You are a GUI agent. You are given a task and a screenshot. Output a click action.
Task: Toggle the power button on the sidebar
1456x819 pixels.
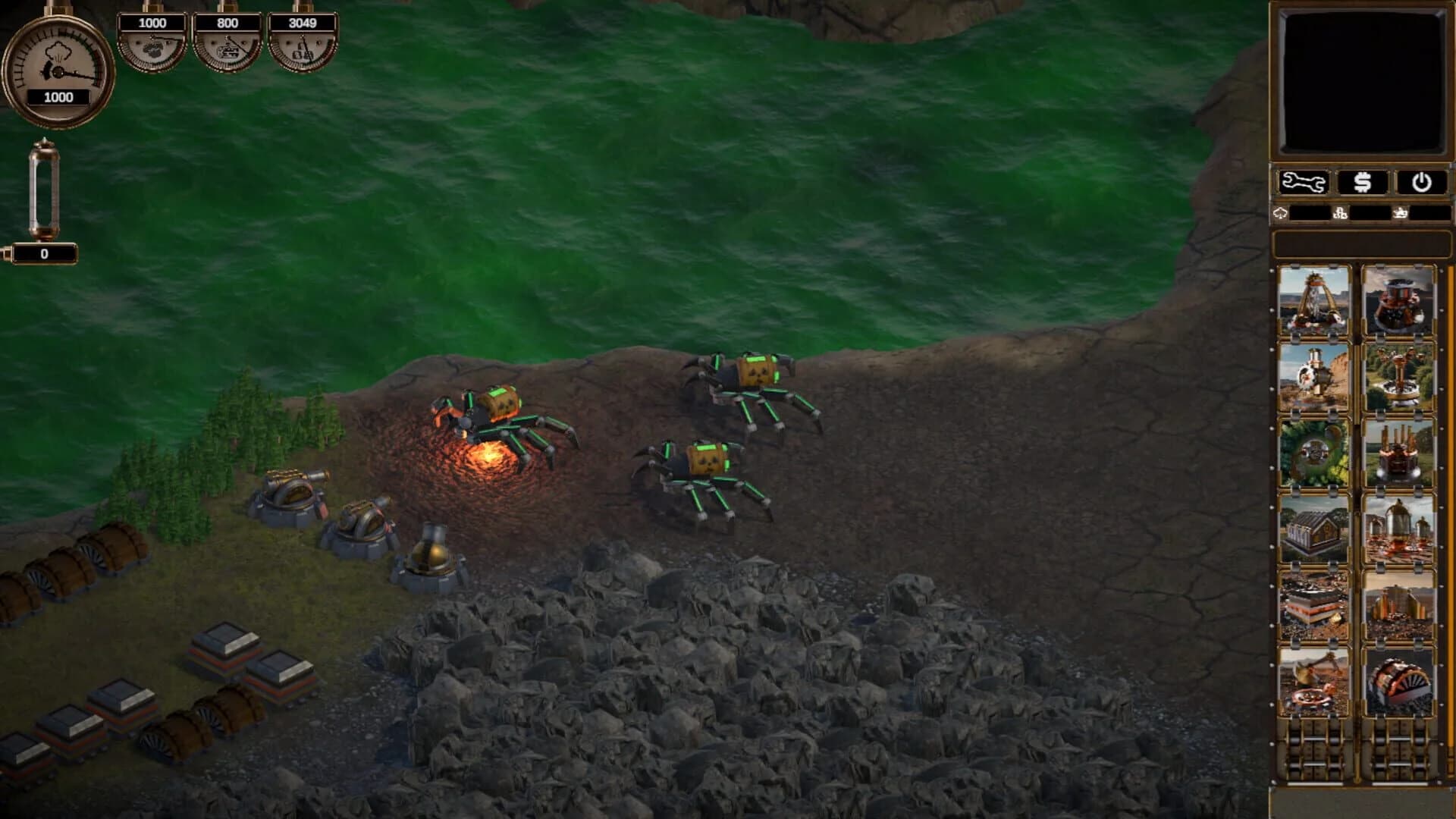pyautogui.click(x=1422, y=182)
